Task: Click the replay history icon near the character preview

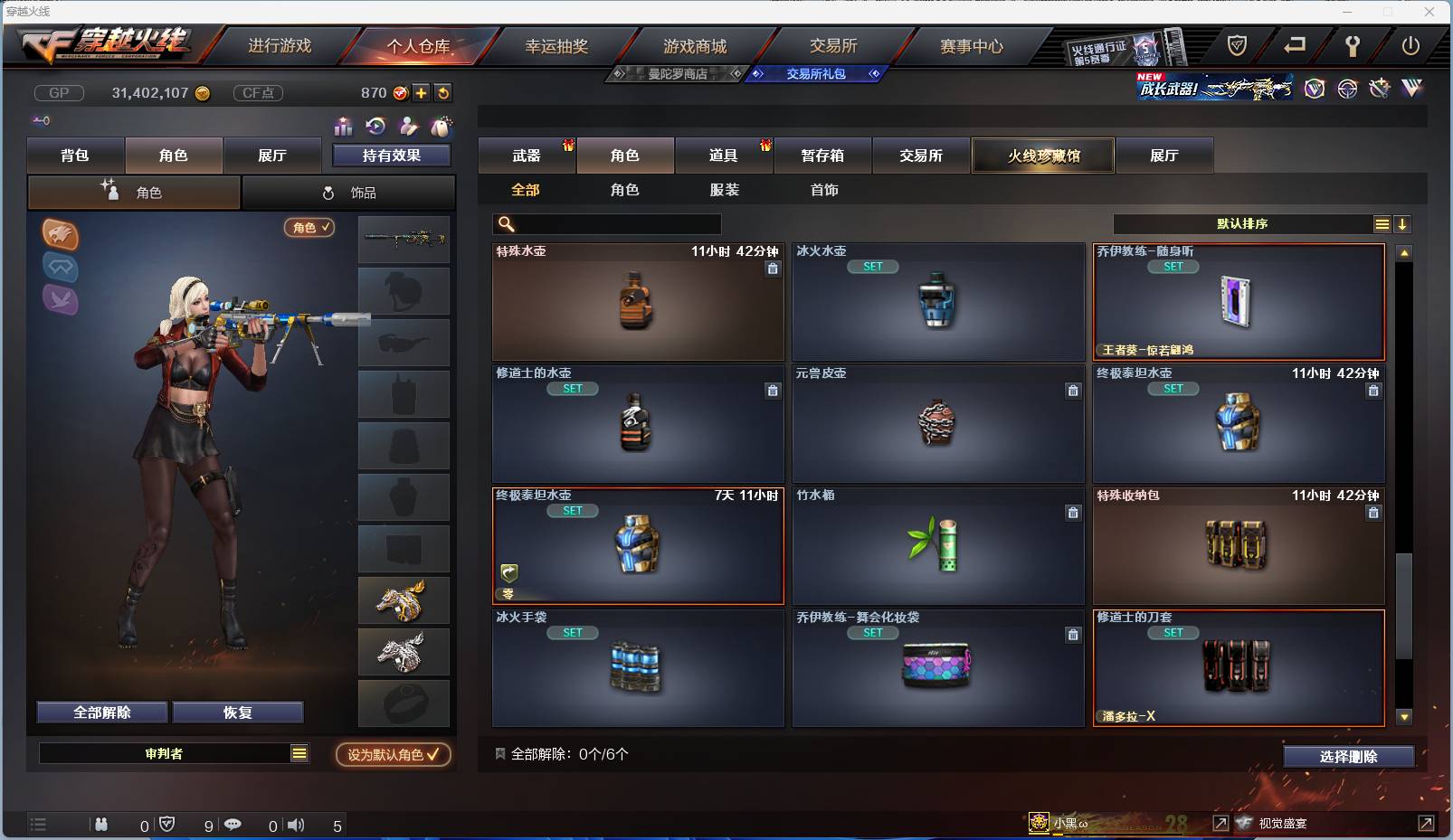Action: 377,127
